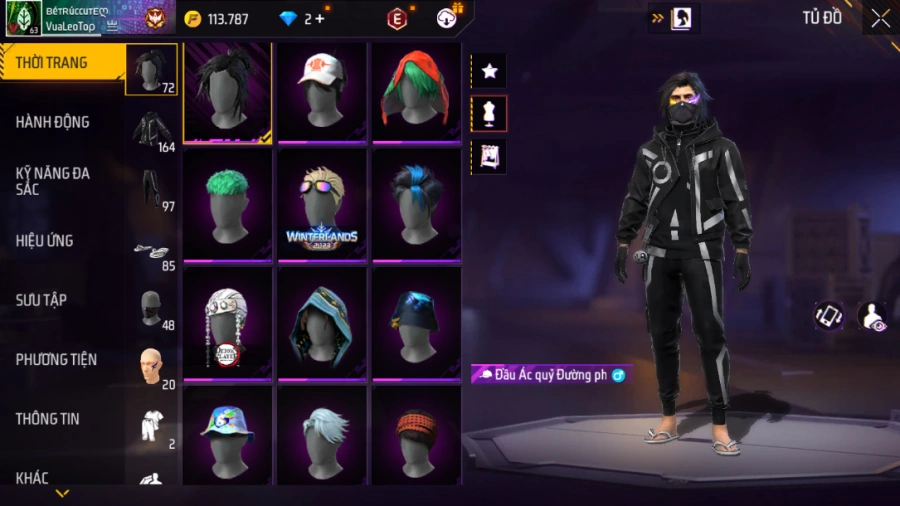This screenshot has width=900, height=506.
Task: Pick the blue and black spiky hair
Action: pos(416,205)
